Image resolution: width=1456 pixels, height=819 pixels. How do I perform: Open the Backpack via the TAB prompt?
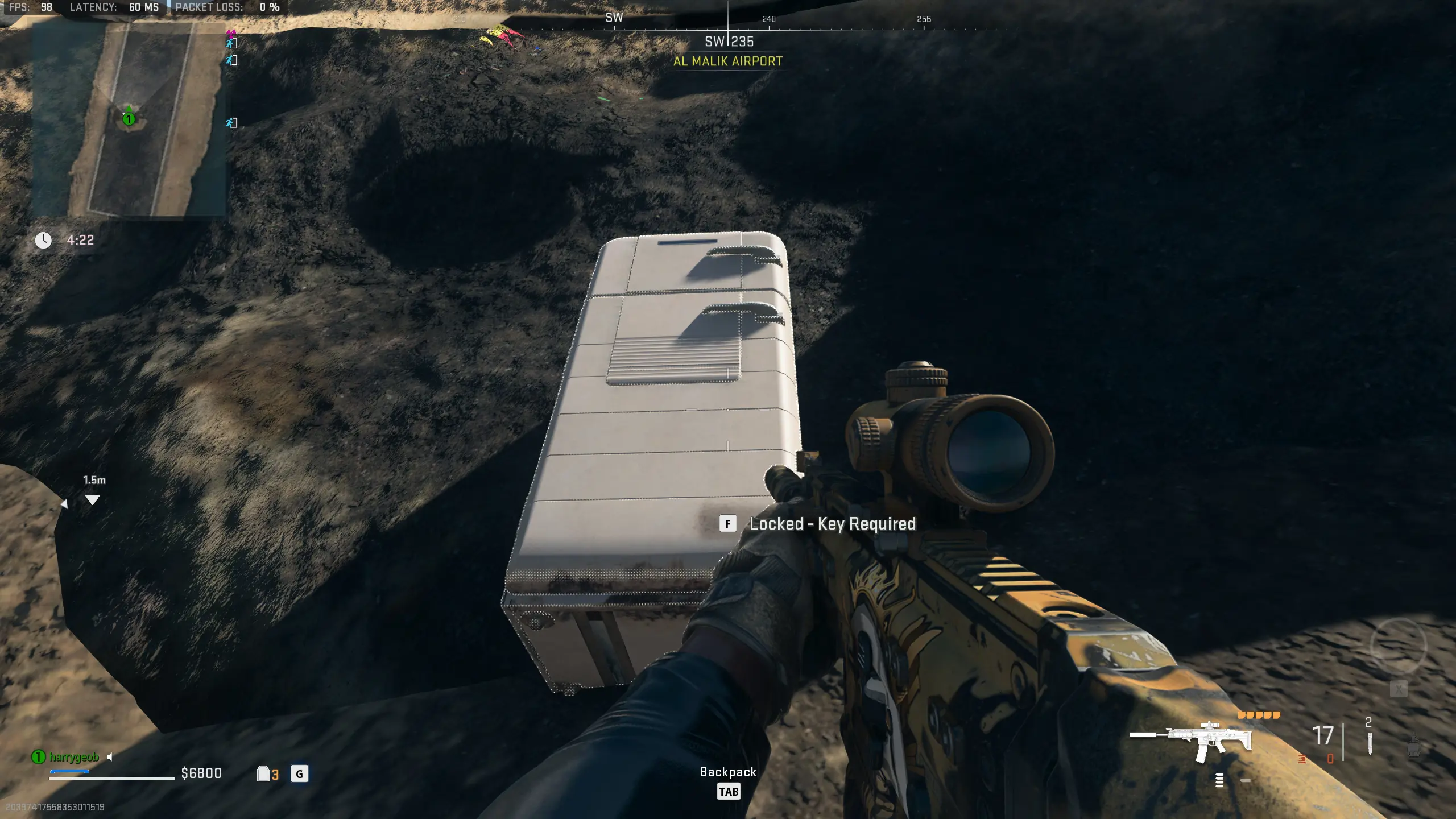coord(729,792)
